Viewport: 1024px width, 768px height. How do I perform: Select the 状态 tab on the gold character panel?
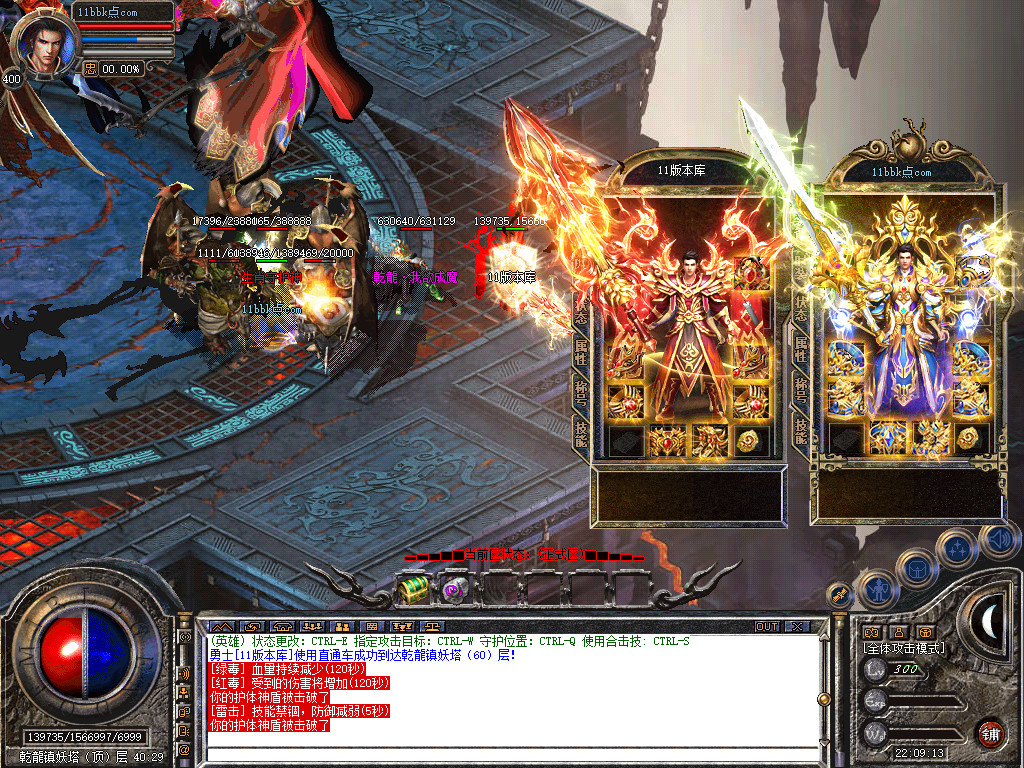coord(801,310)
